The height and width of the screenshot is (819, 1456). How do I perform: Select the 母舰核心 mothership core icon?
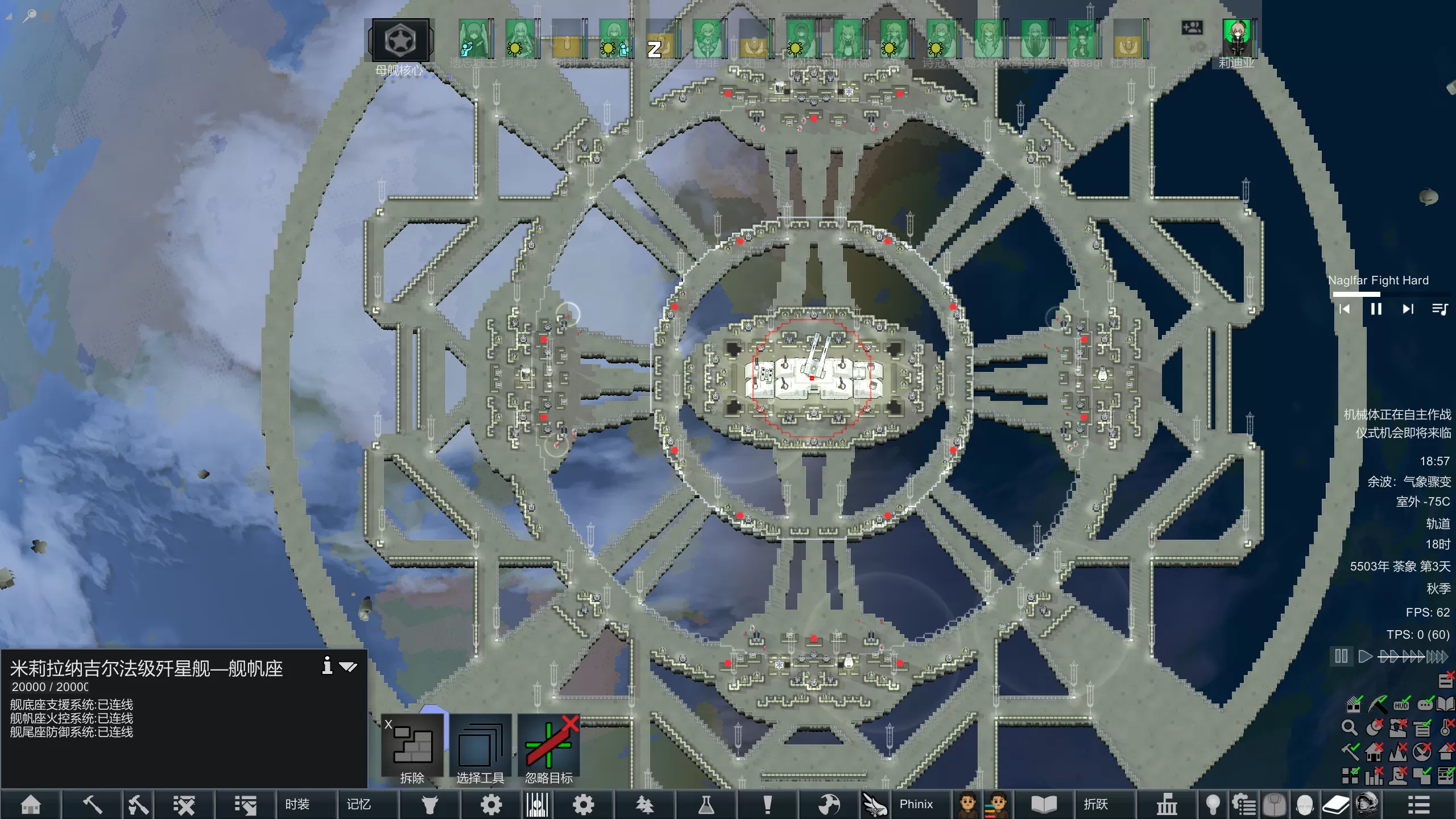pyautogui.click(x=400, y=41)
